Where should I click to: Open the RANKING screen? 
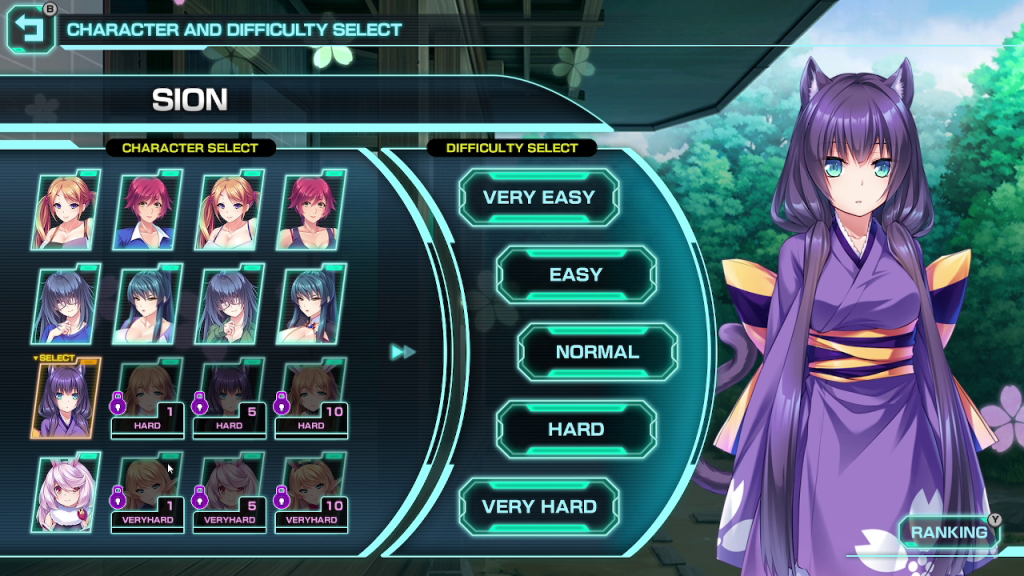(949, 532)
